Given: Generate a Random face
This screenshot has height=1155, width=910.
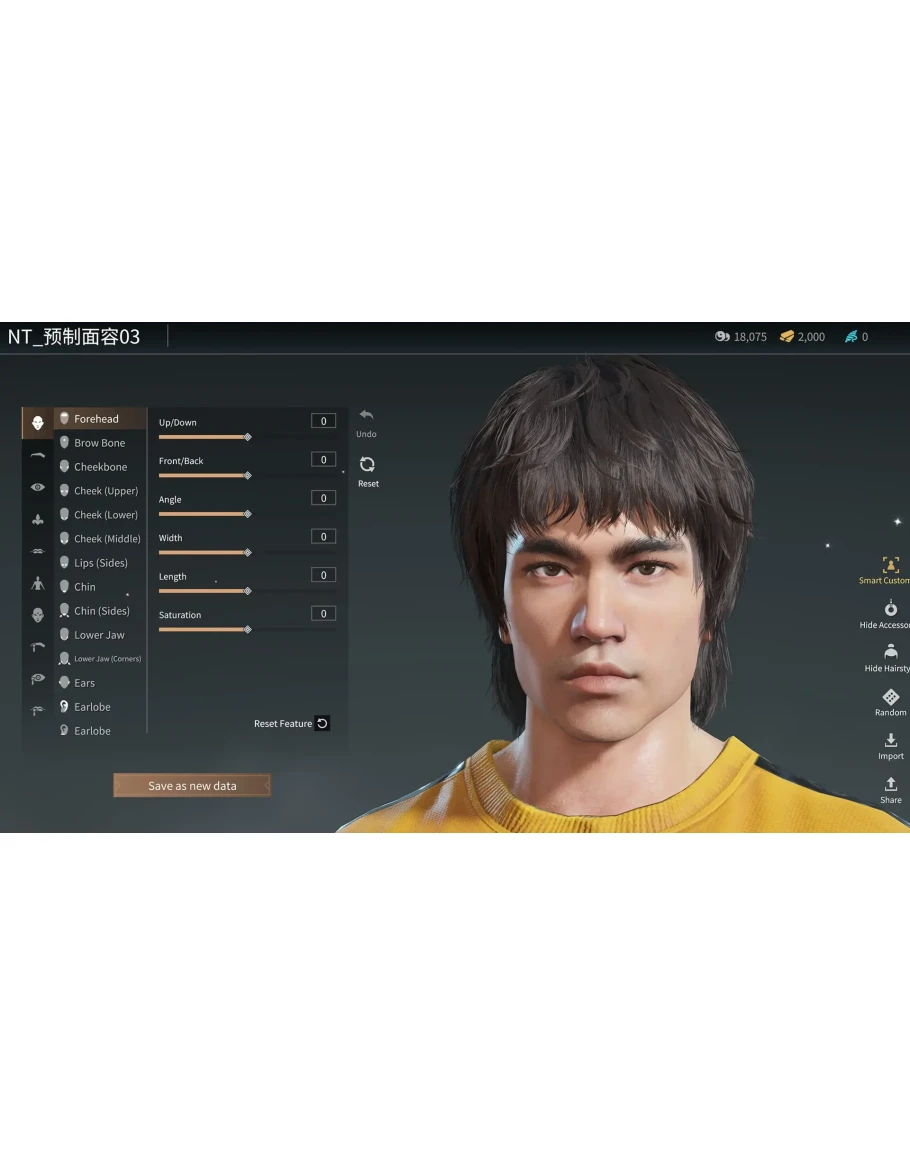Looking at the screenshot, I should click(890, 702).
